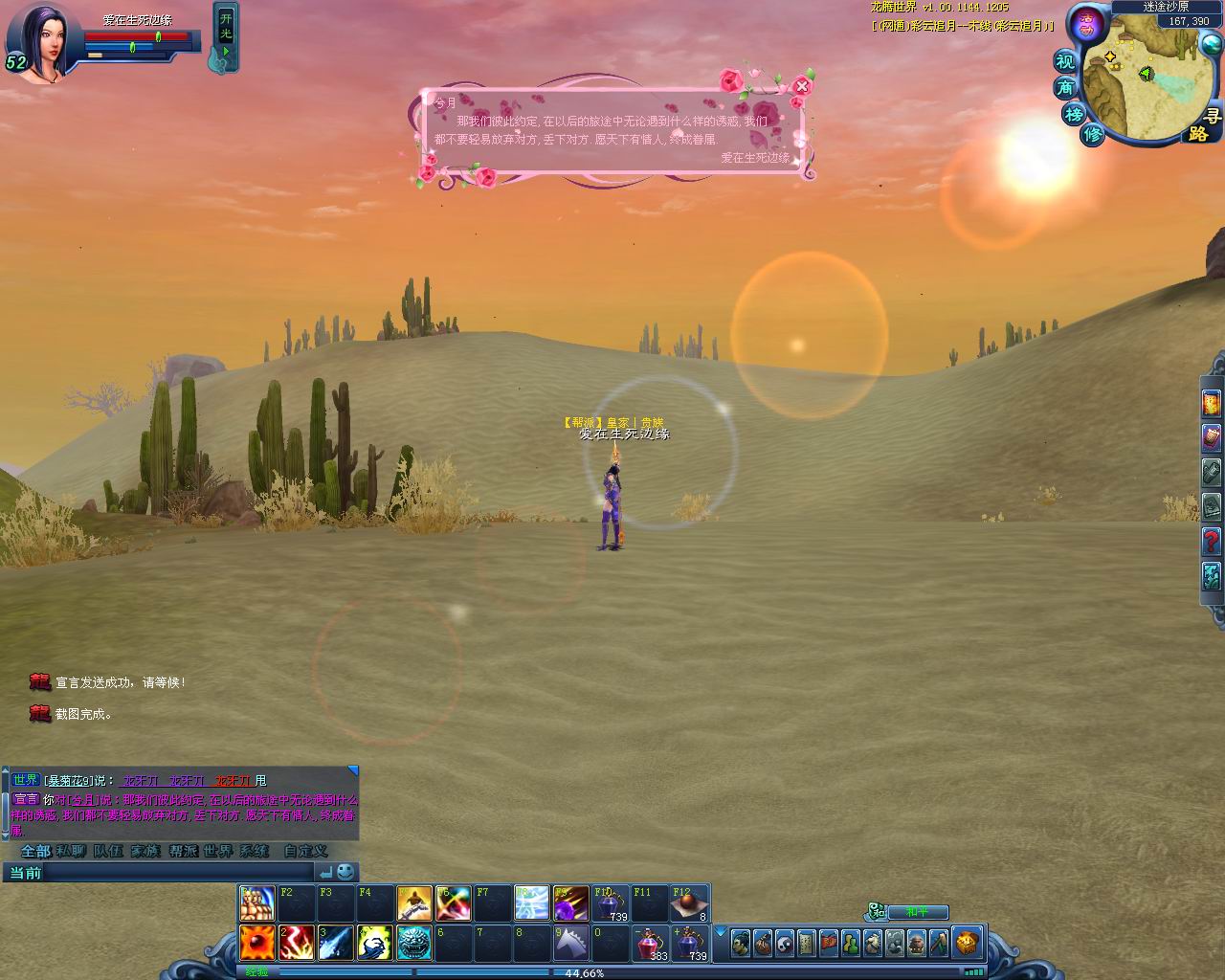
Task: Click the 修 repair button
Action: coord(1093,133)
